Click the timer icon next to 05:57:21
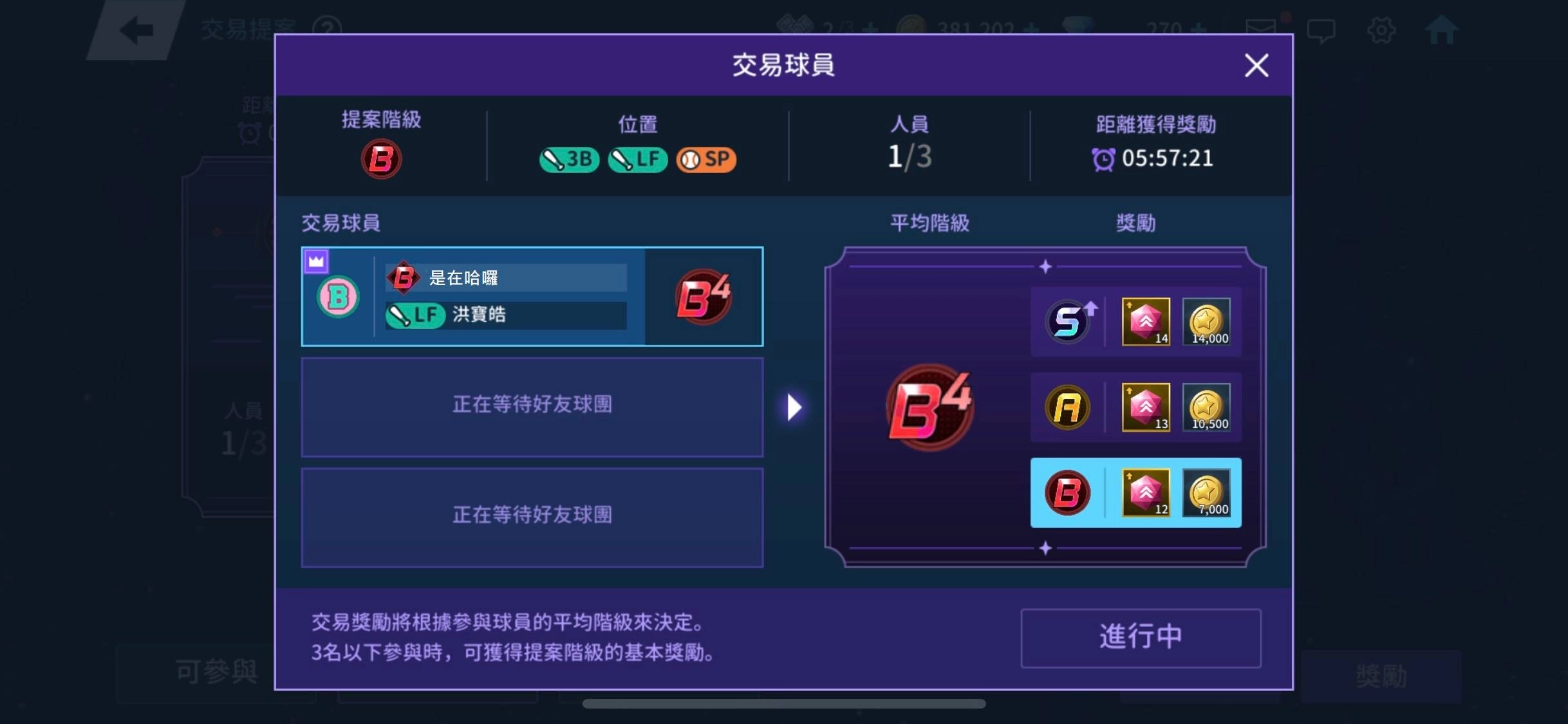 pyautogui.click(x=1105, y=158)
